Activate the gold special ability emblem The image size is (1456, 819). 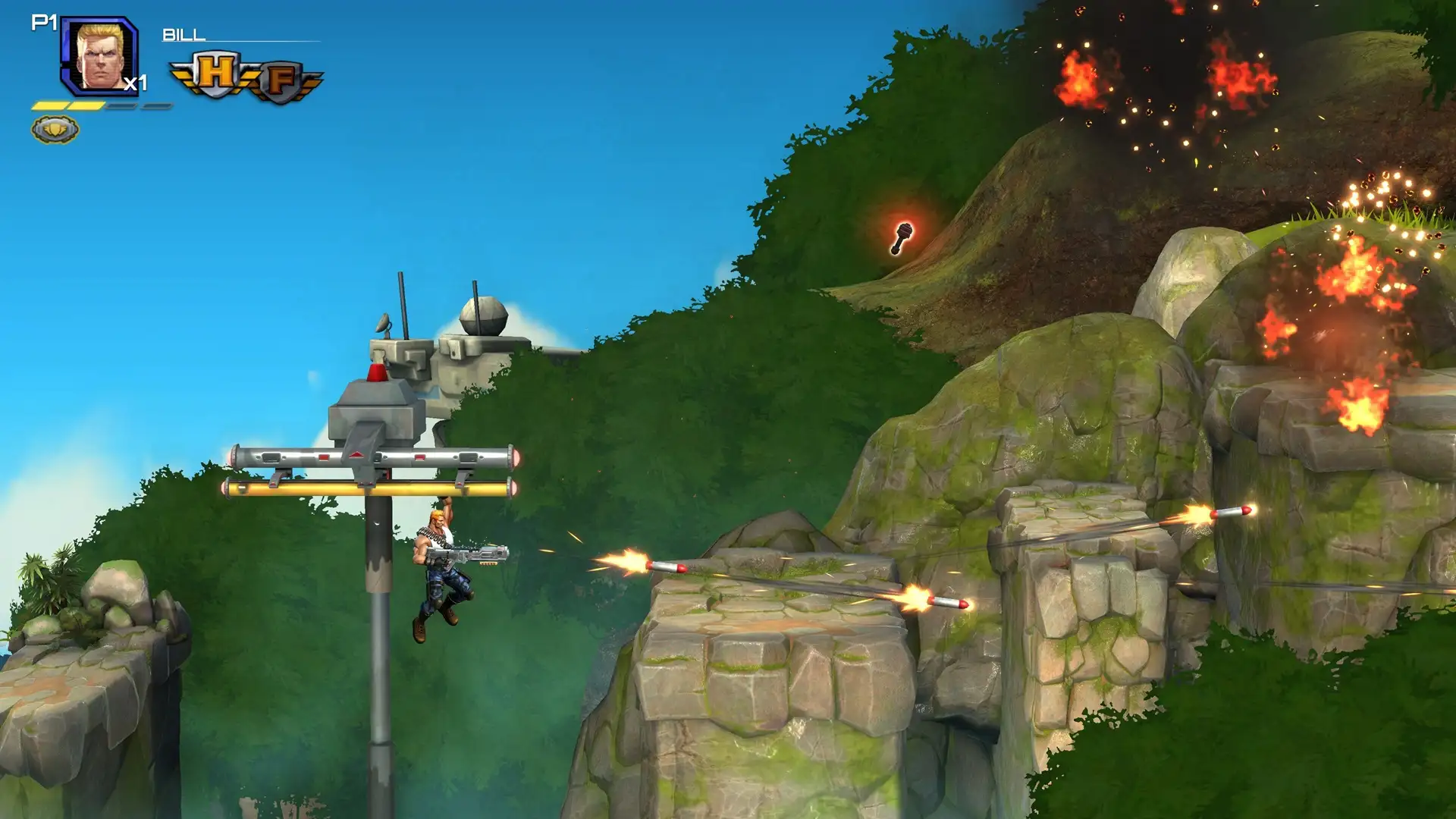(55, 130)
